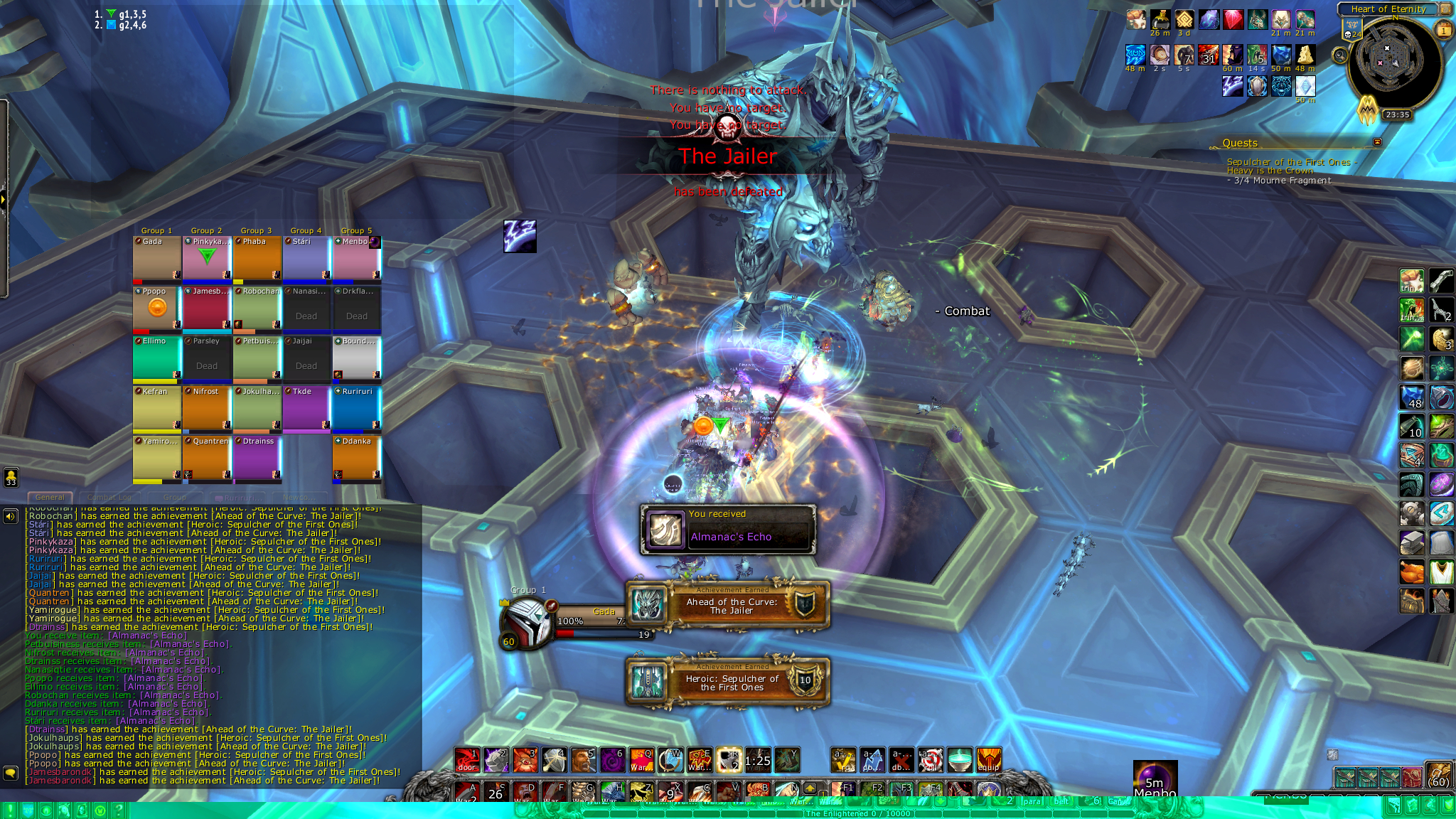Click the Almanac's Echo loot toast
This screenshot has width=1456, height=819.
[727, 530]
